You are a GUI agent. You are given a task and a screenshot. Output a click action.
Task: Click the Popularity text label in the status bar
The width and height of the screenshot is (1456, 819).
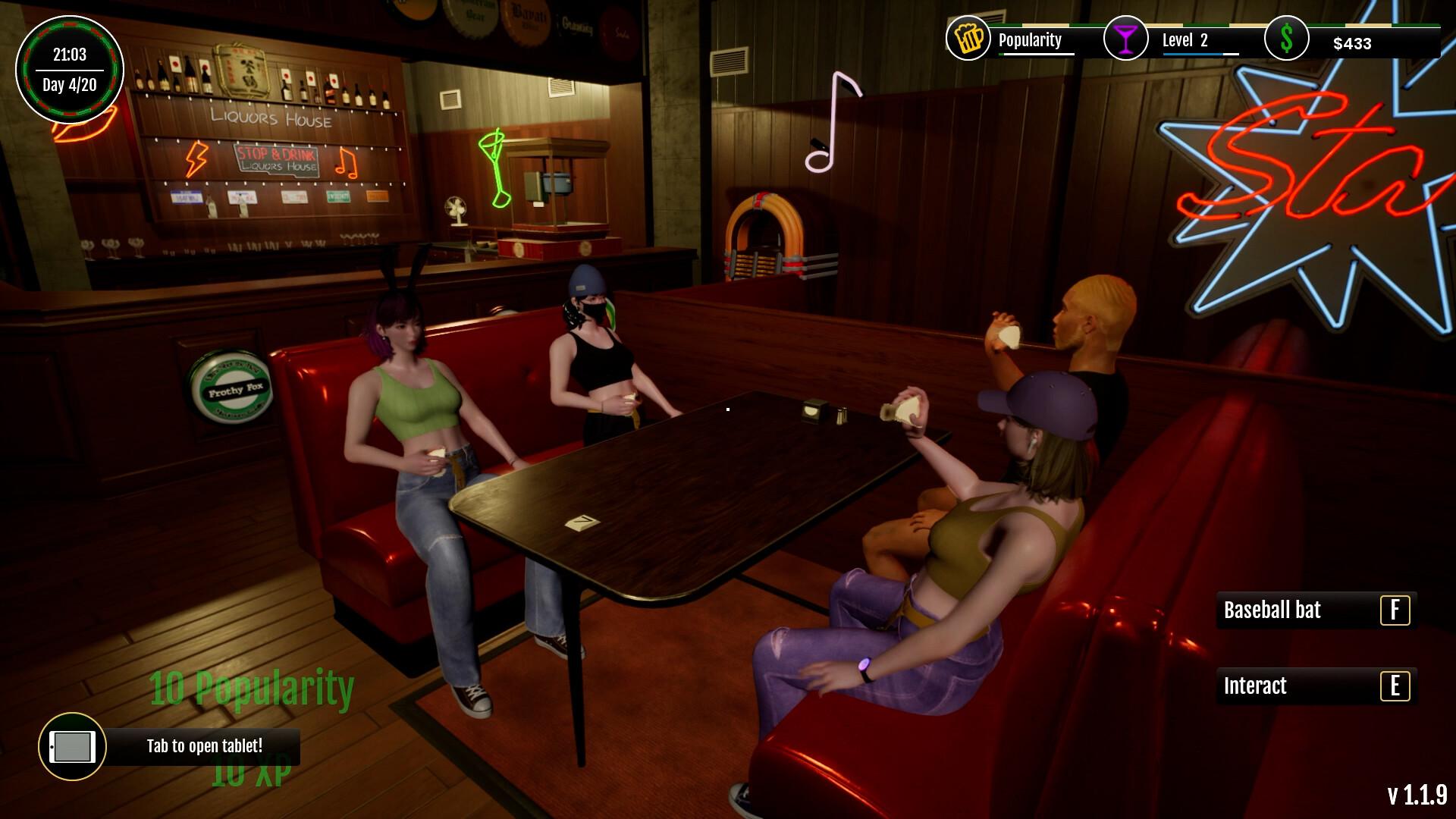pyautogui.click(x=1029, y=39)
